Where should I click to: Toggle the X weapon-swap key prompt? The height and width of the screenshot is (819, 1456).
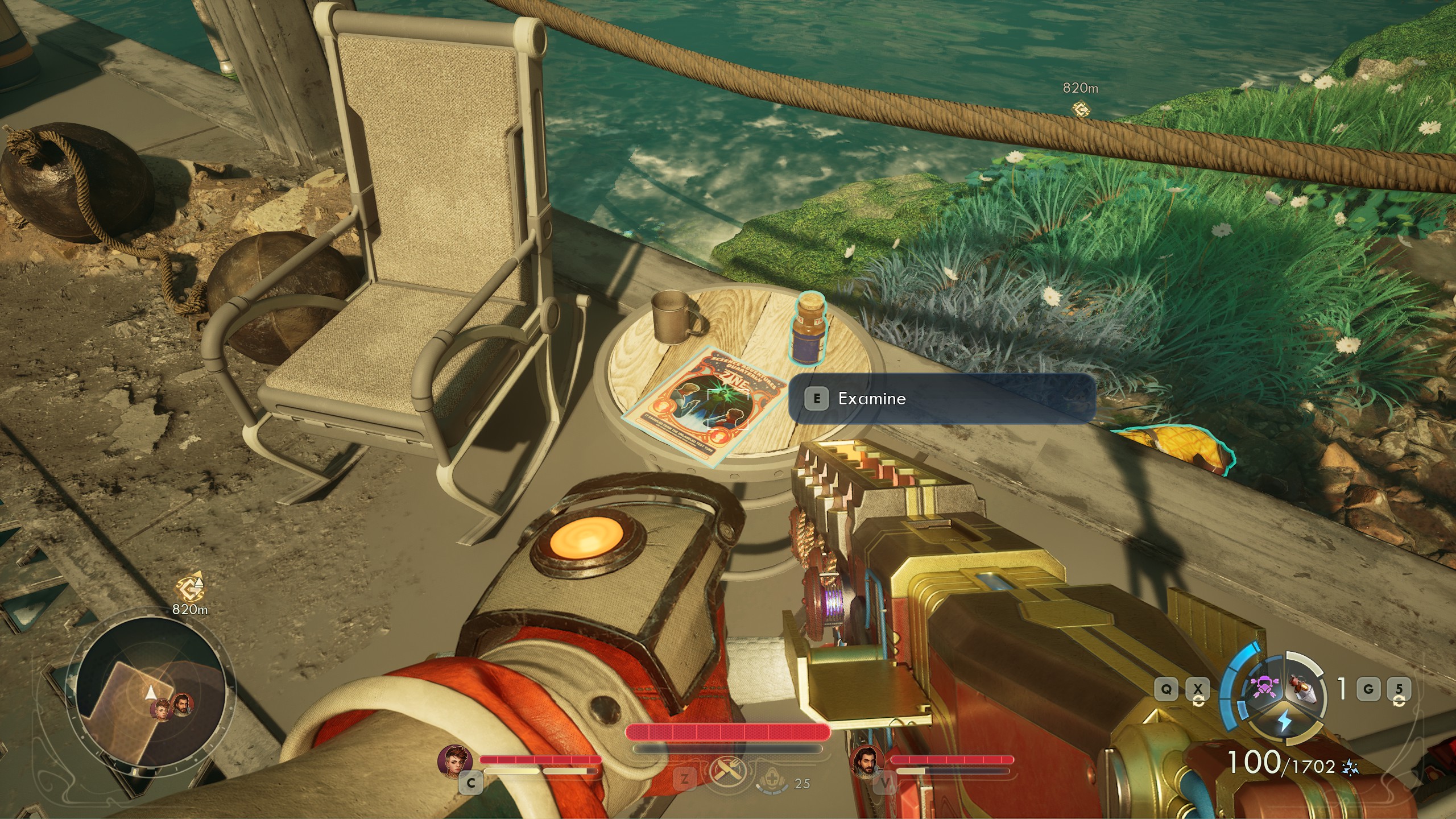(1198, 690)
